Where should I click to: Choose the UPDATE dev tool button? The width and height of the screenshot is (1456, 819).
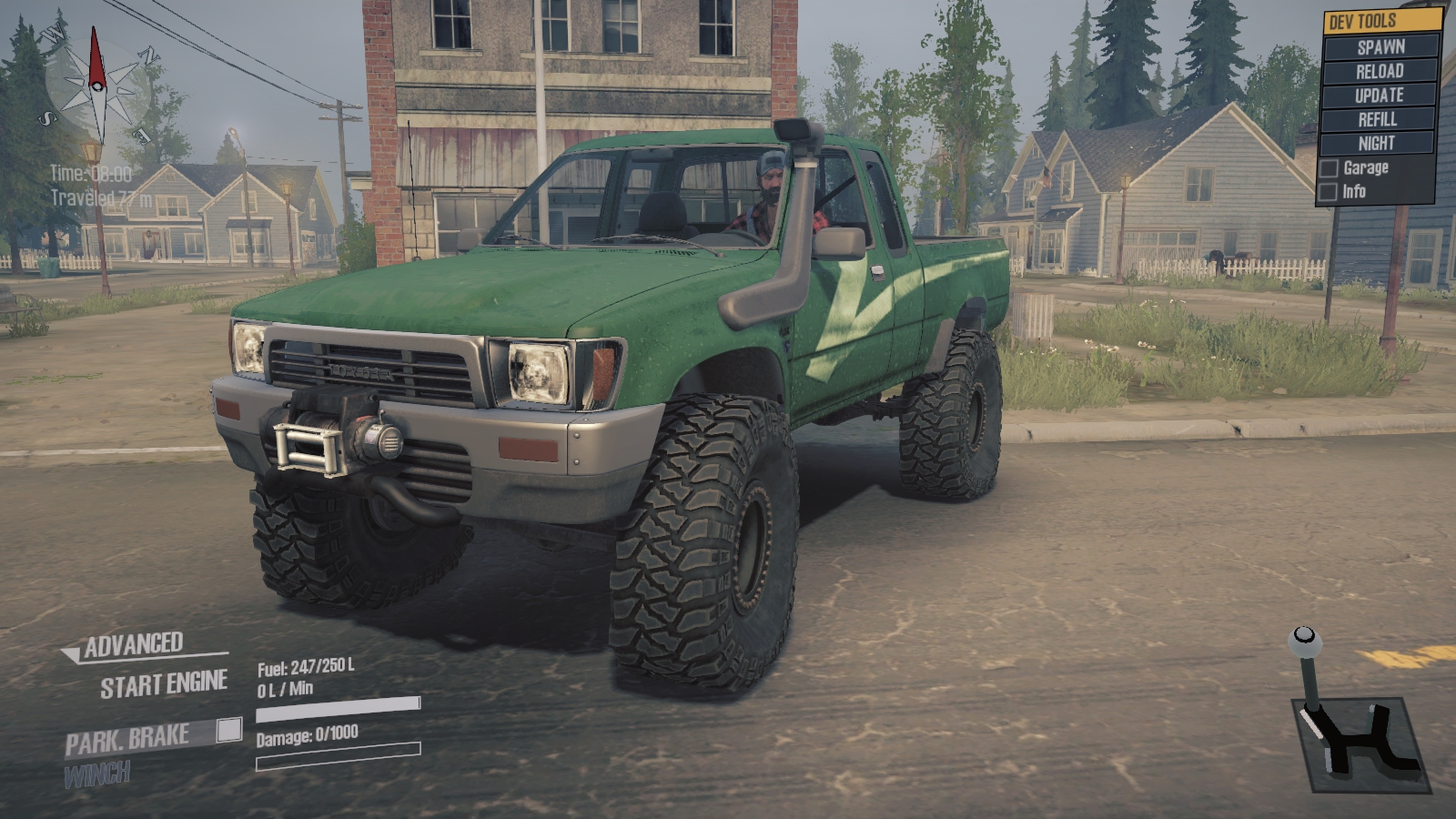1379,96
